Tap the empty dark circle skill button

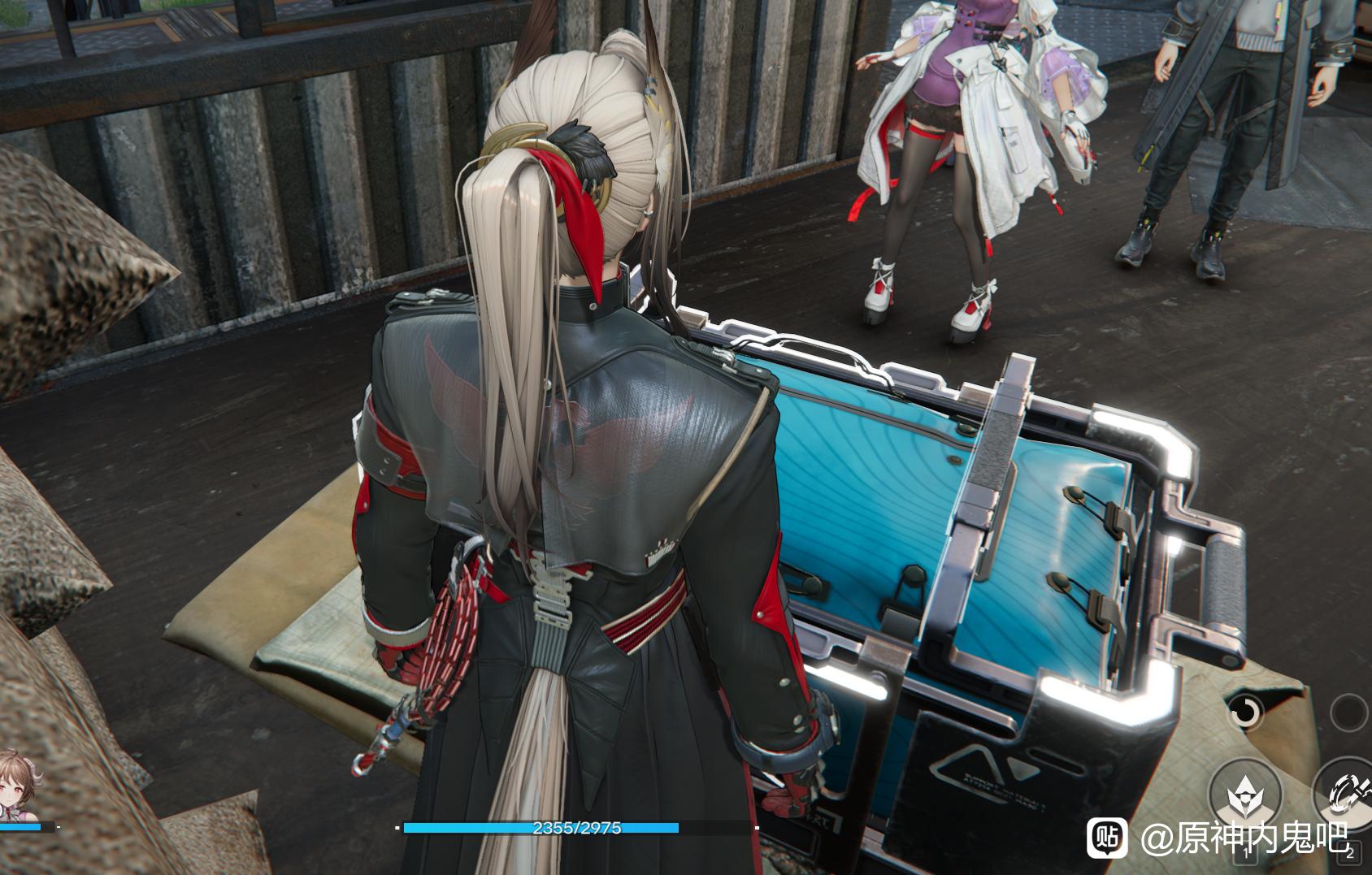[1349, 713]
